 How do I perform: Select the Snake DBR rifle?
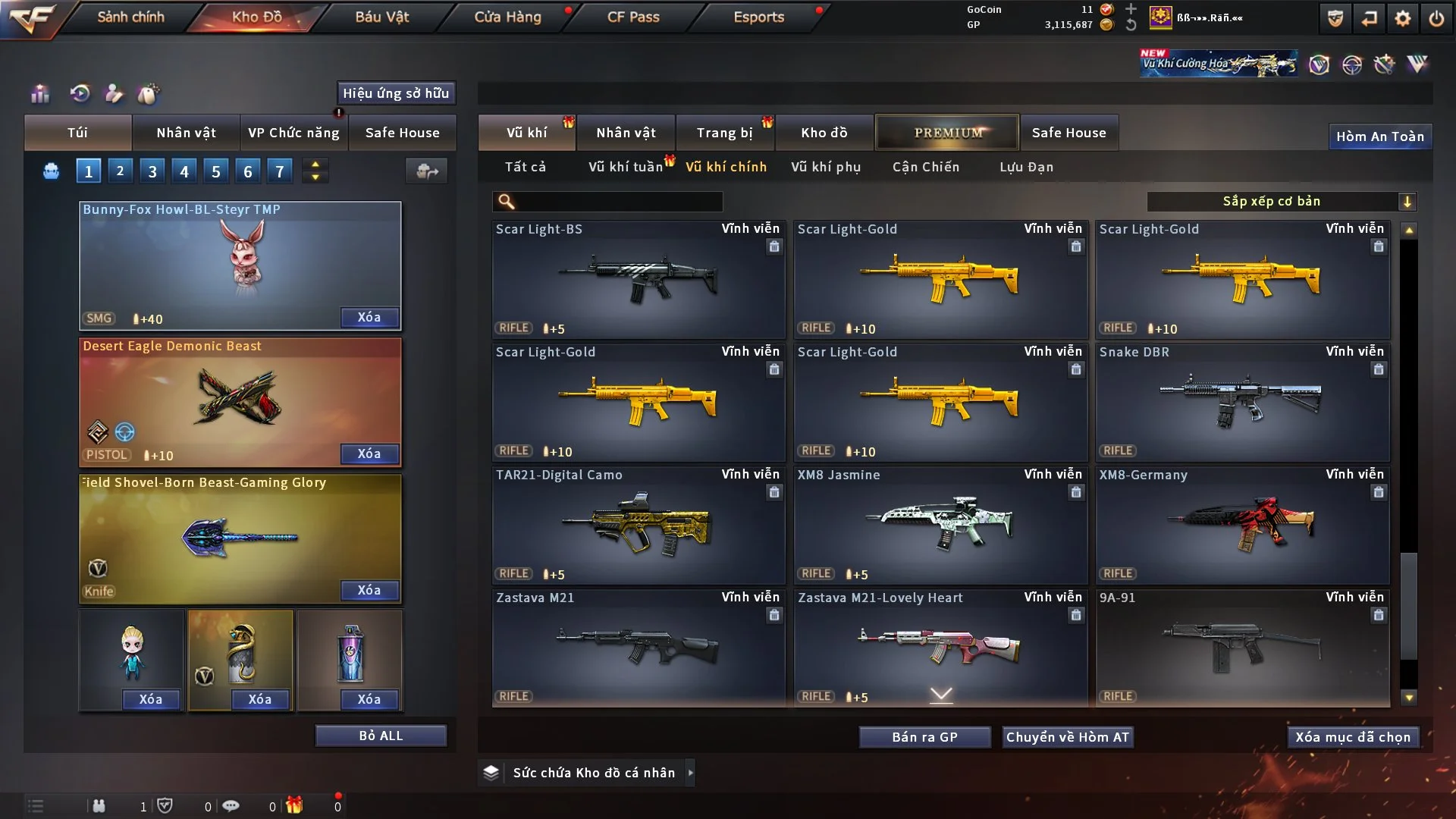click(x=1242, y=403)
